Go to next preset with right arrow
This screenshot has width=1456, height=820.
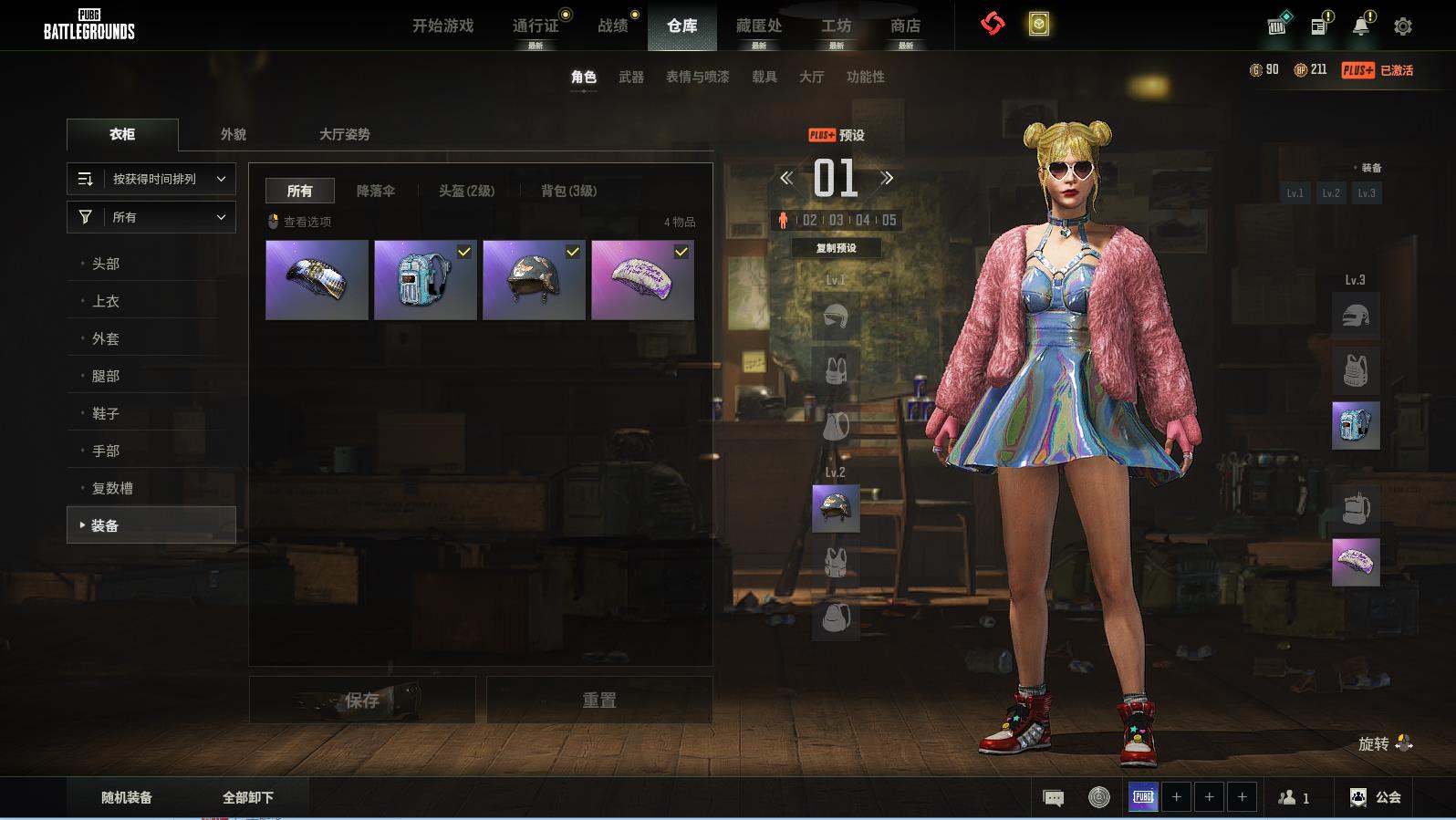coord(887,179)
